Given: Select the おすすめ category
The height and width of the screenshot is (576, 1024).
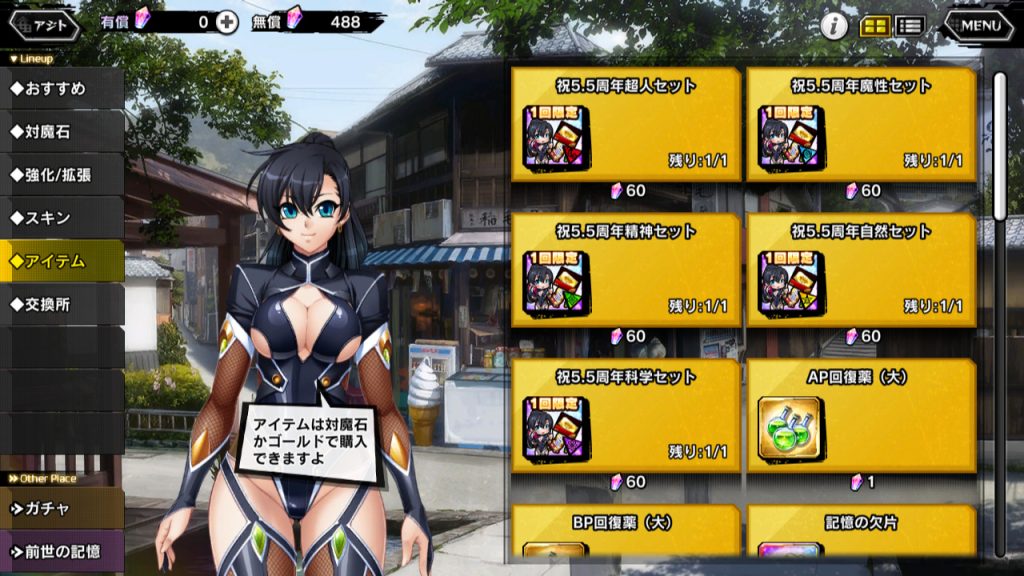Looking at the screenshot, I should [62, 88].
